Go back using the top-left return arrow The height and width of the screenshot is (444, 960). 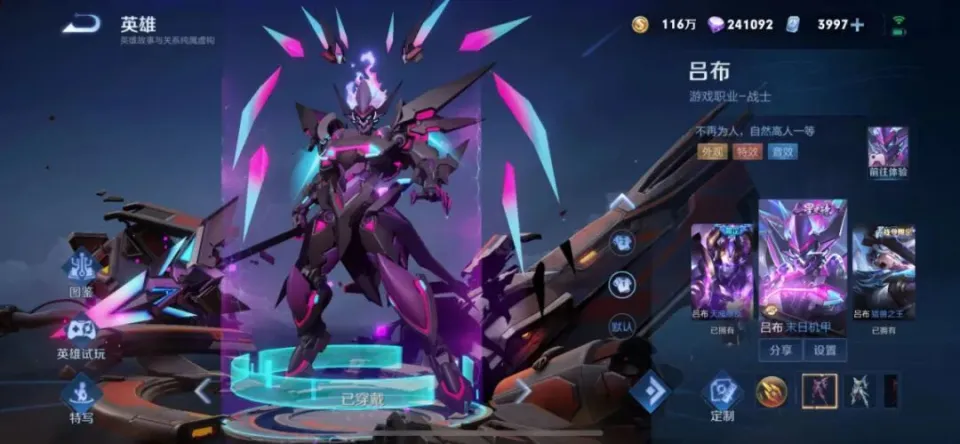81,24
